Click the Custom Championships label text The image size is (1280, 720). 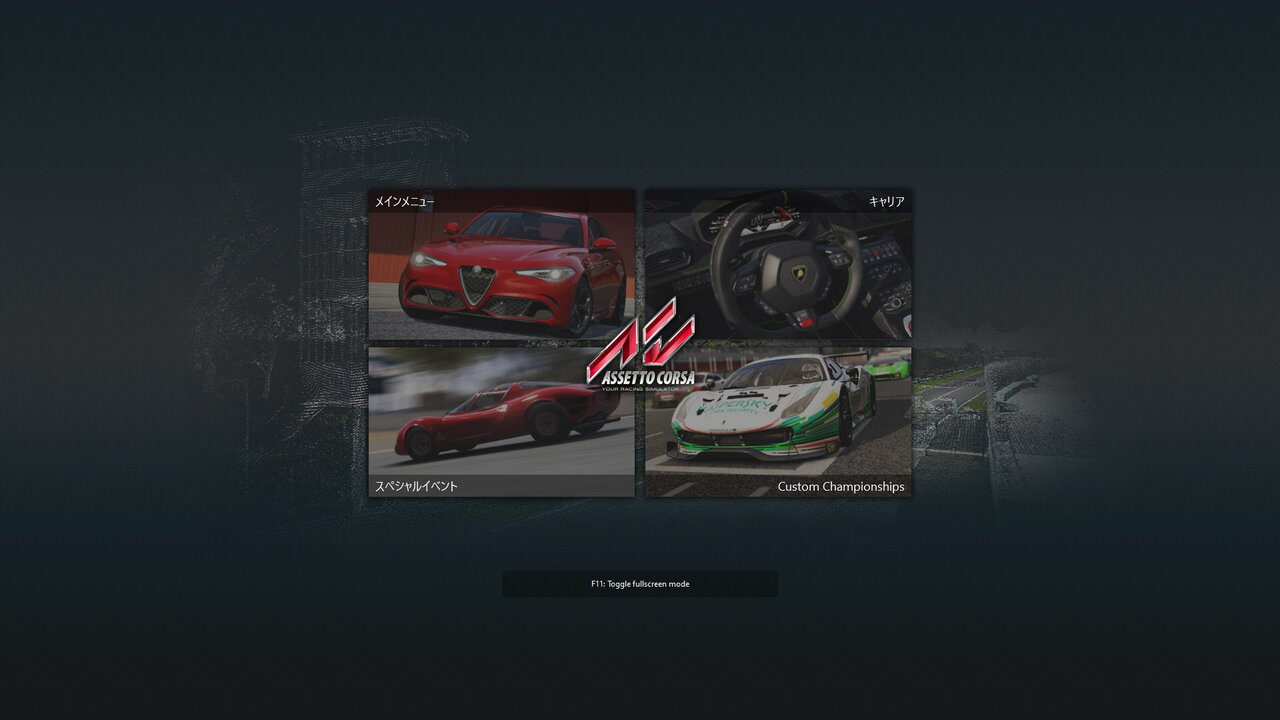click(841, 486)
